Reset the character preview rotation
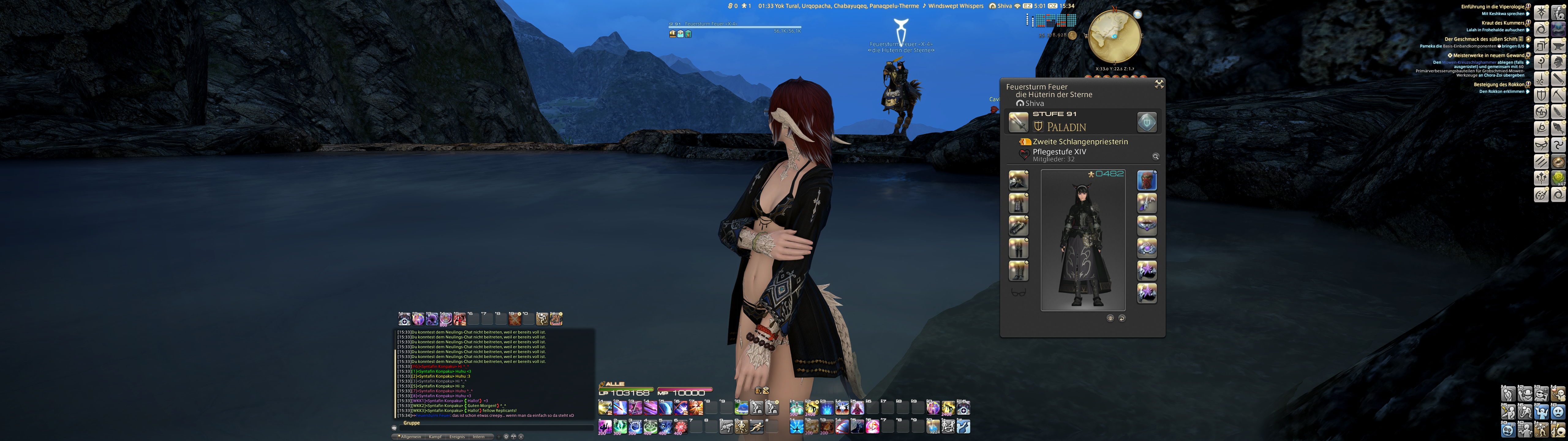 coord(1122,318)
